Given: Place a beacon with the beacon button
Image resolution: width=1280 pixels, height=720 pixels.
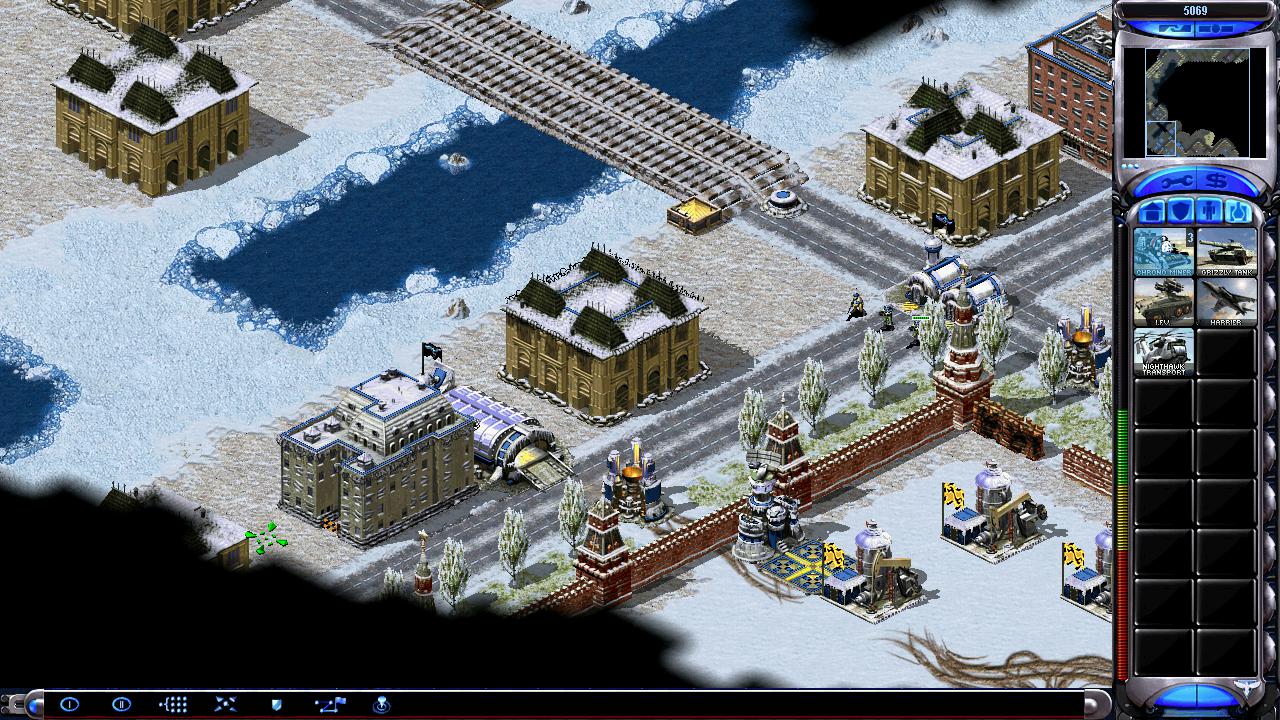Looking at the screenshot, I should (381, 704).
